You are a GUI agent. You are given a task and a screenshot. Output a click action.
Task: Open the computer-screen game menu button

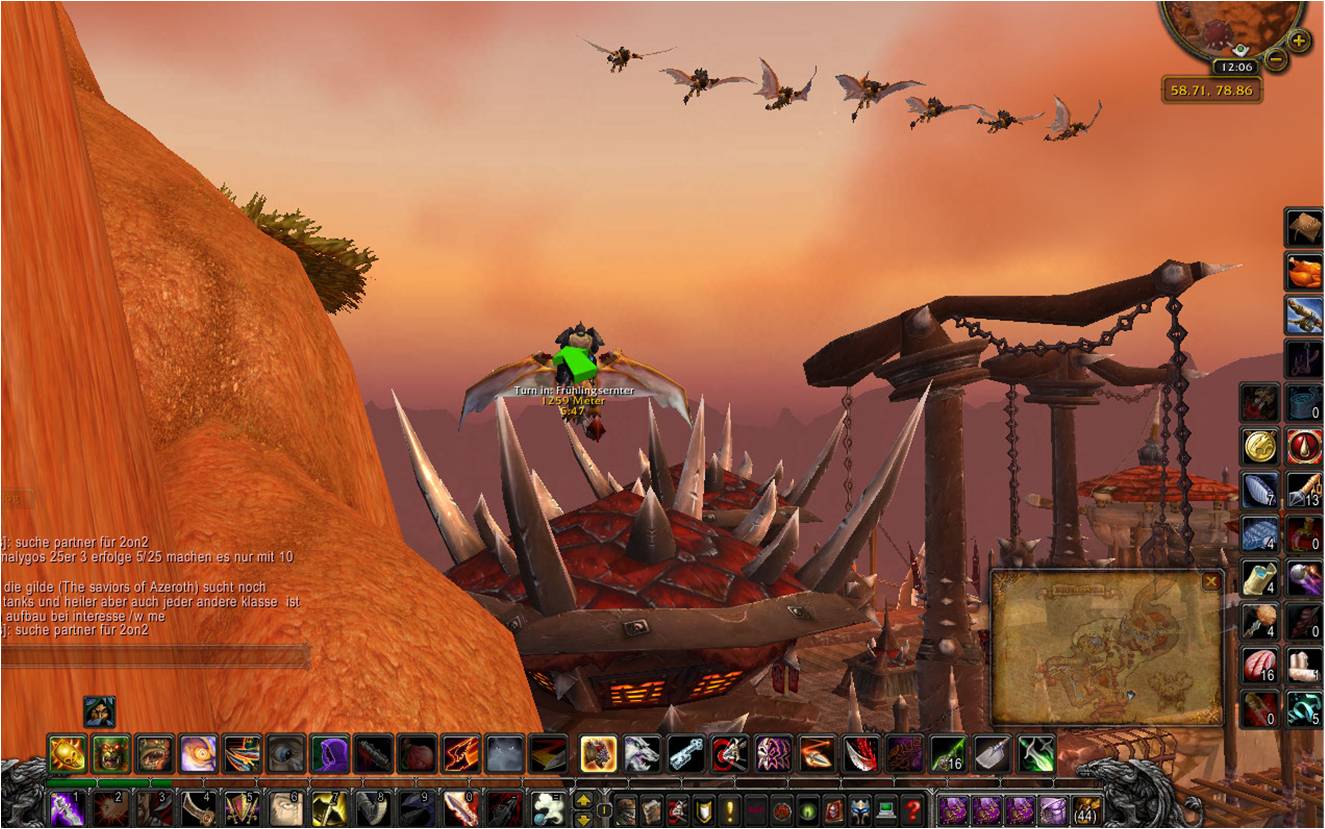coord(885,808)
